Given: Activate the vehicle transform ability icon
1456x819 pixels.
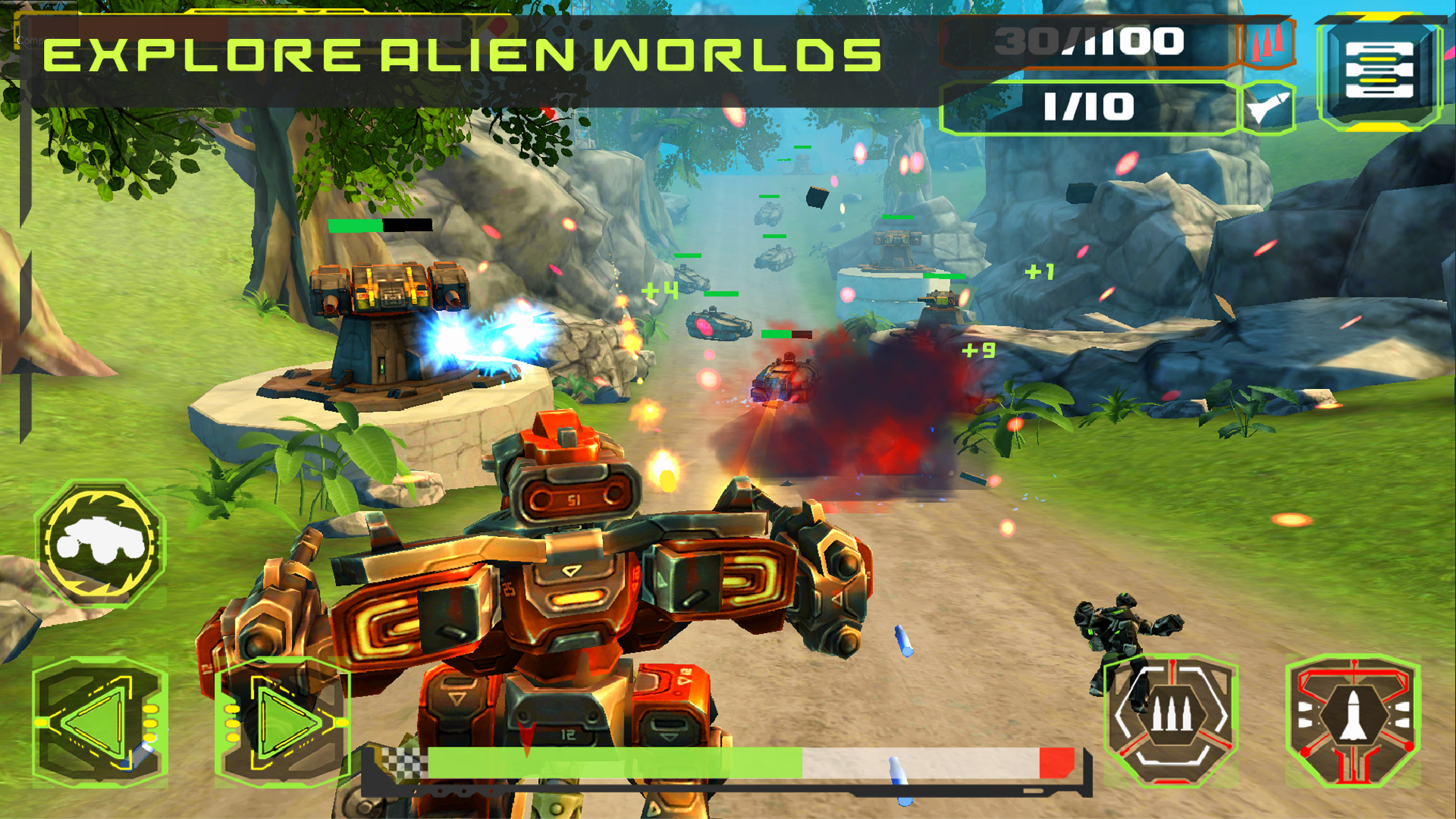Looking at the screenshot, I should (100, 543).
